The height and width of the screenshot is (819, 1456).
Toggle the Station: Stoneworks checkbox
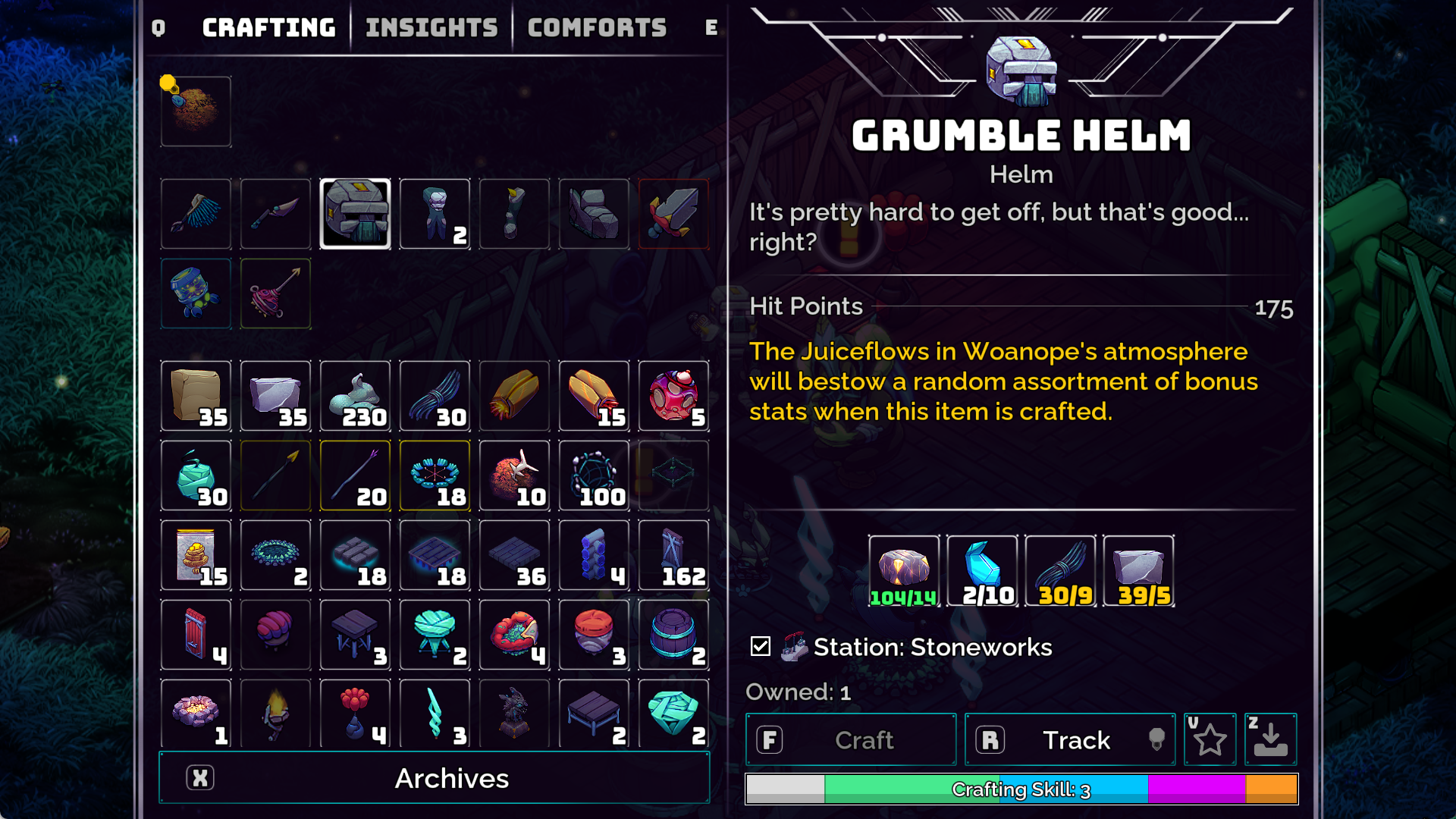(x=761, y=646)
